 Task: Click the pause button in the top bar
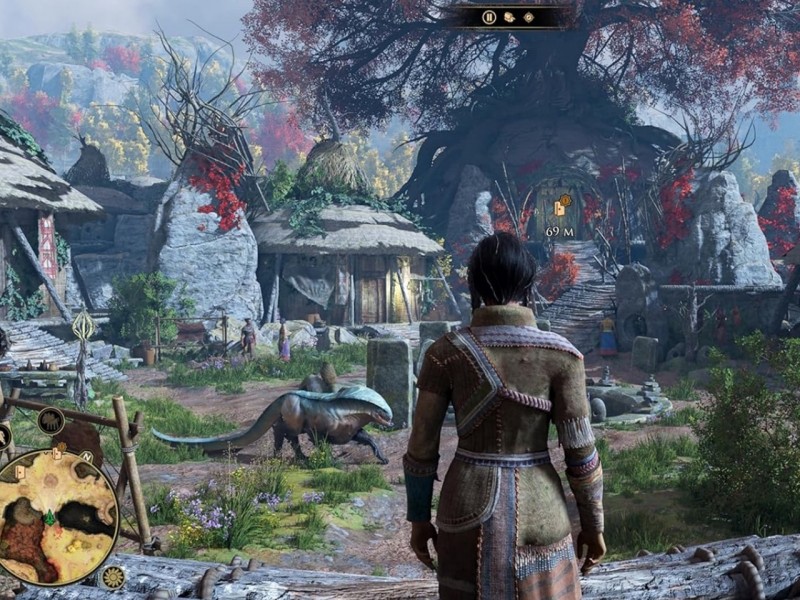(489, 17)
